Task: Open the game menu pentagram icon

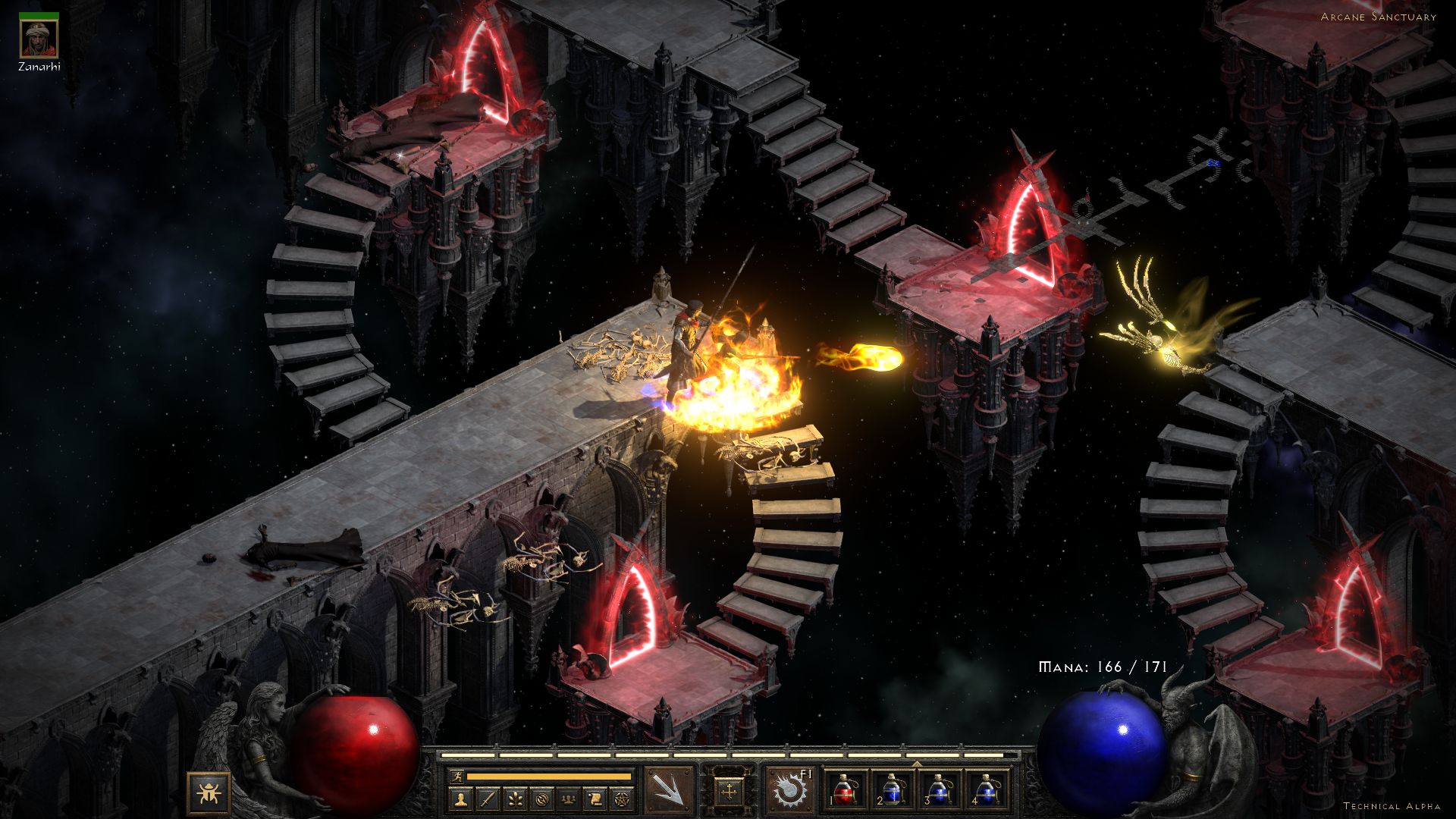Action: pos(622,799)
